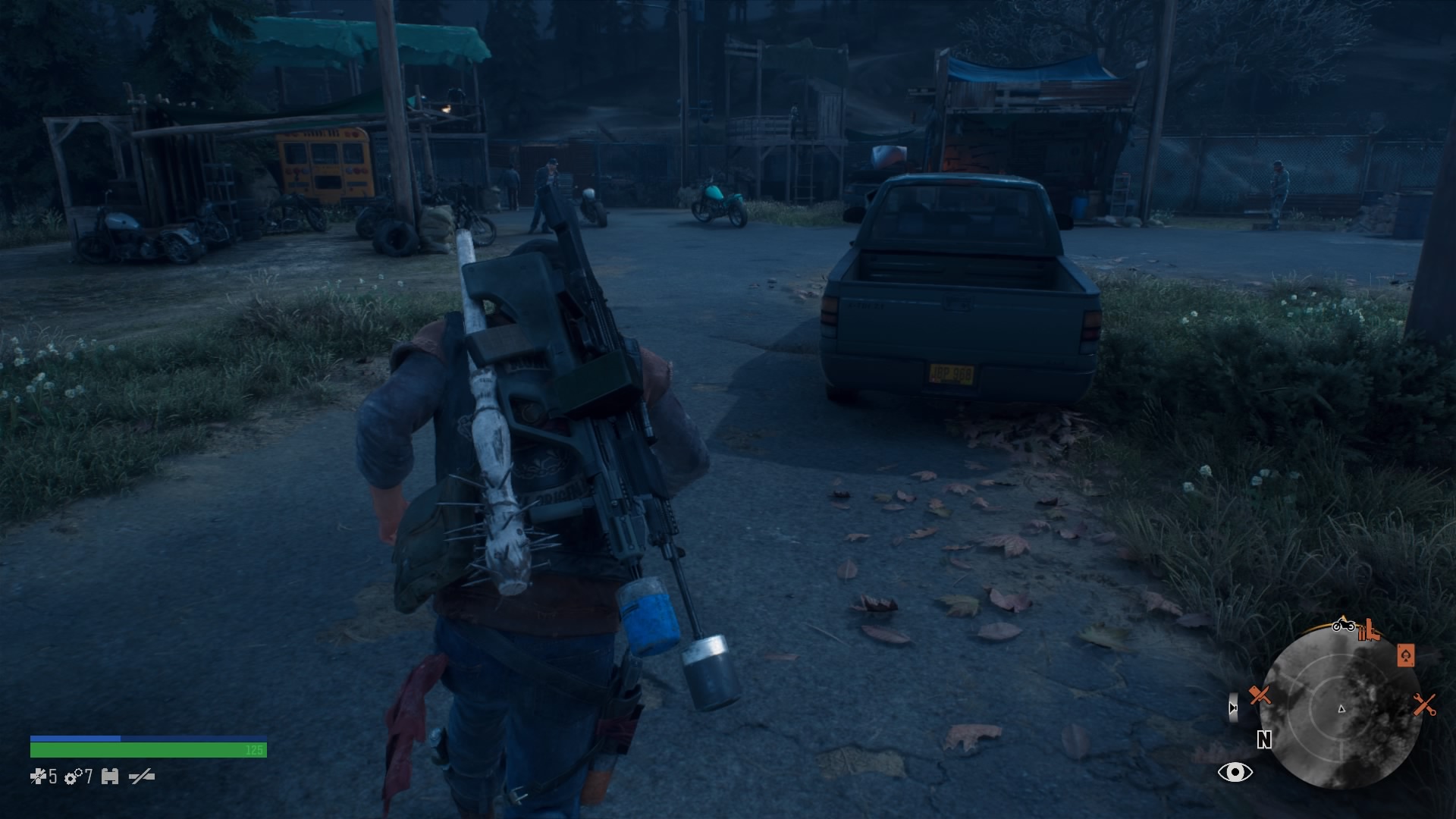Image resolution: width=1456 pixels, height=819 pixels.
Task: Click the player triangle at the minimap center
Action: click(x=1341, y=710)
